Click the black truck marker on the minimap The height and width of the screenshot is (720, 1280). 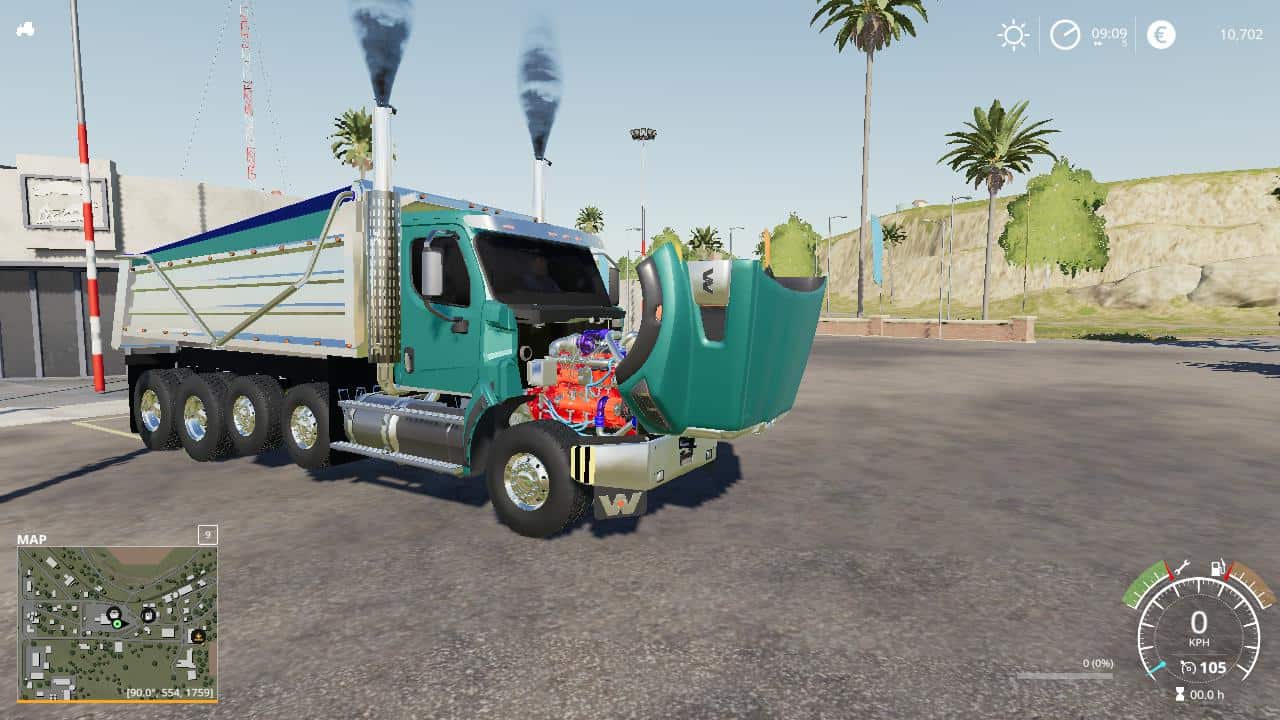pos(113,612)
